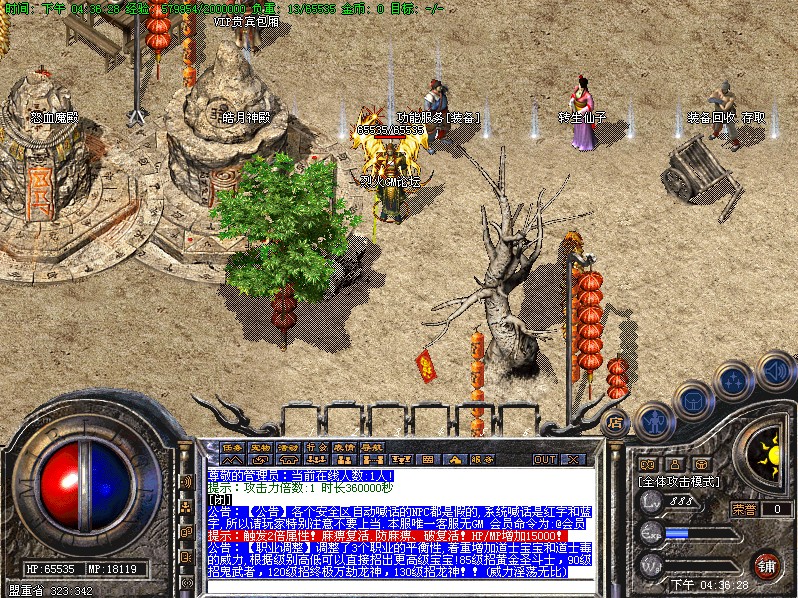The width and height of the screenshot is (798, 598).
Task: Select the 宠物 pet tab
Action: [x=261, y=446]
